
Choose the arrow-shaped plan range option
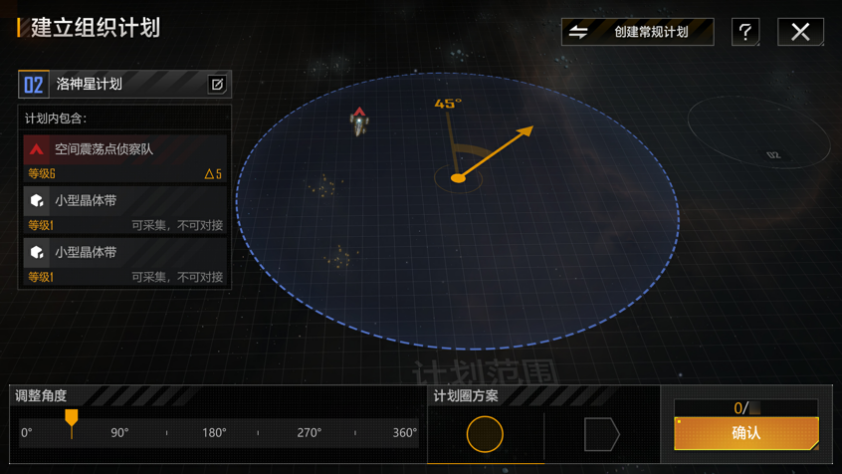[601, 434]
